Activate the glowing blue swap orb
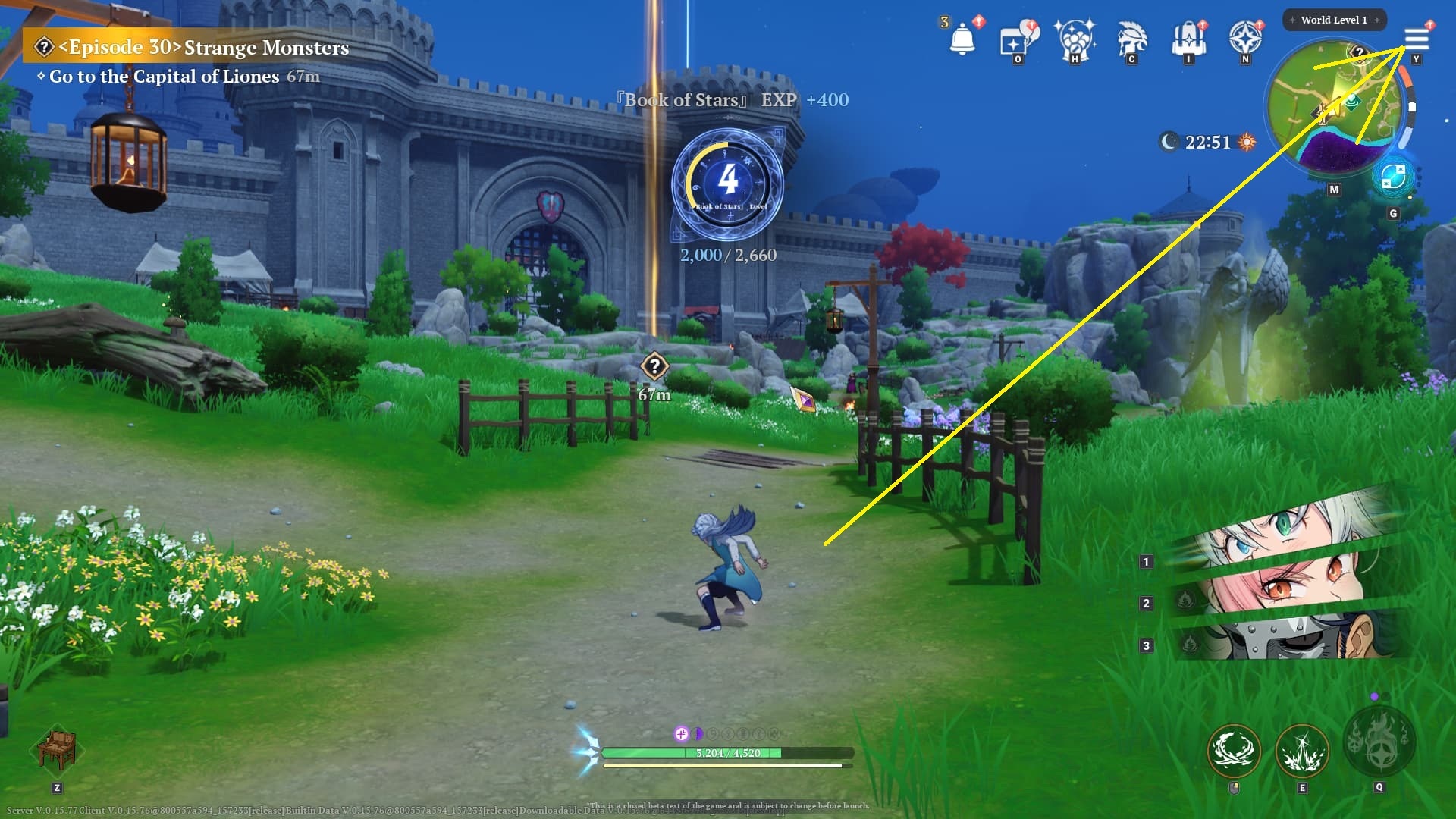The width and height of the screenshot is (1456, 819). (1393, 177)
